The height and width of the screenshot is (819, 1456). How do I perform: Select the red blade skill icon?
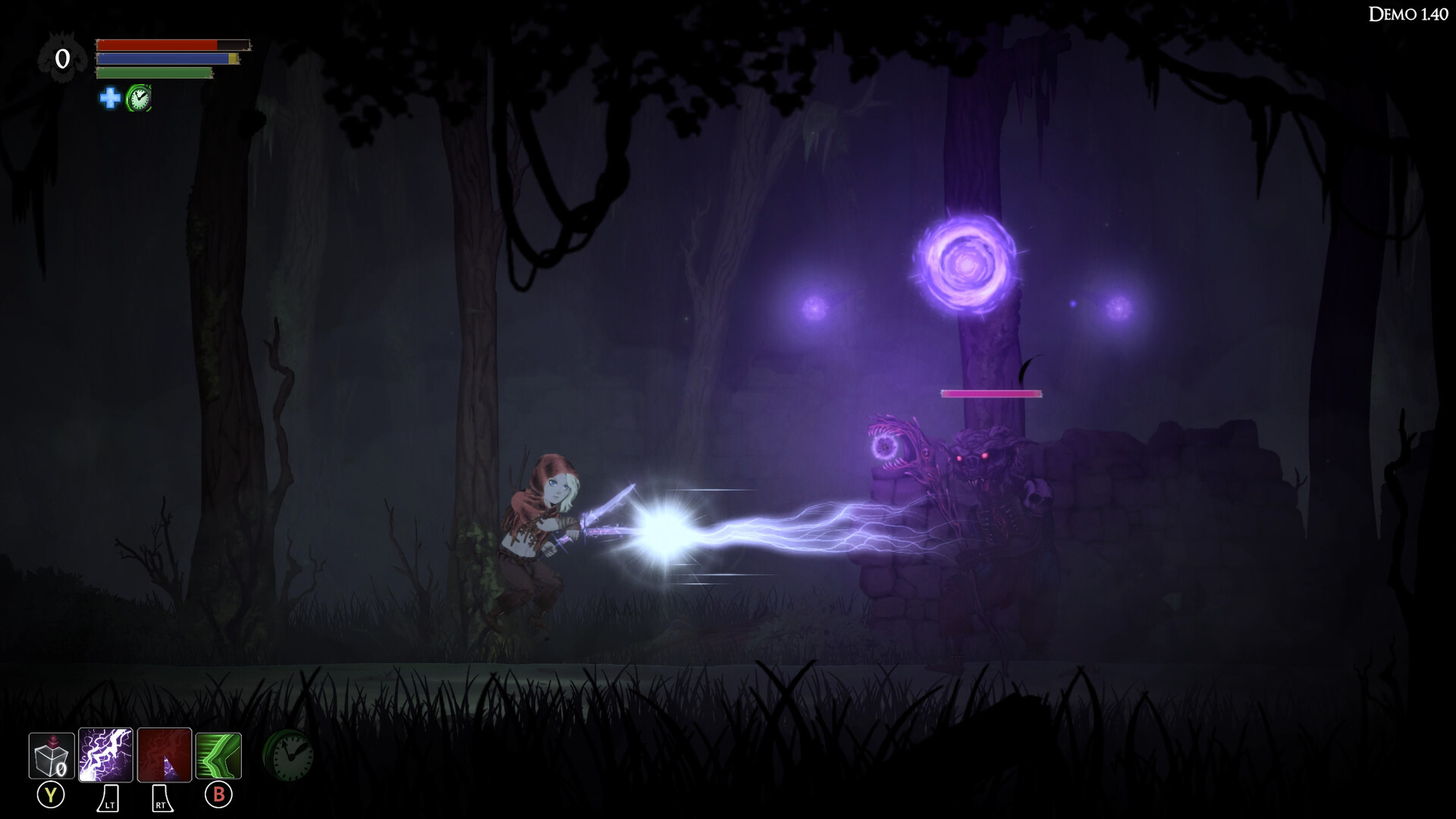165,755
